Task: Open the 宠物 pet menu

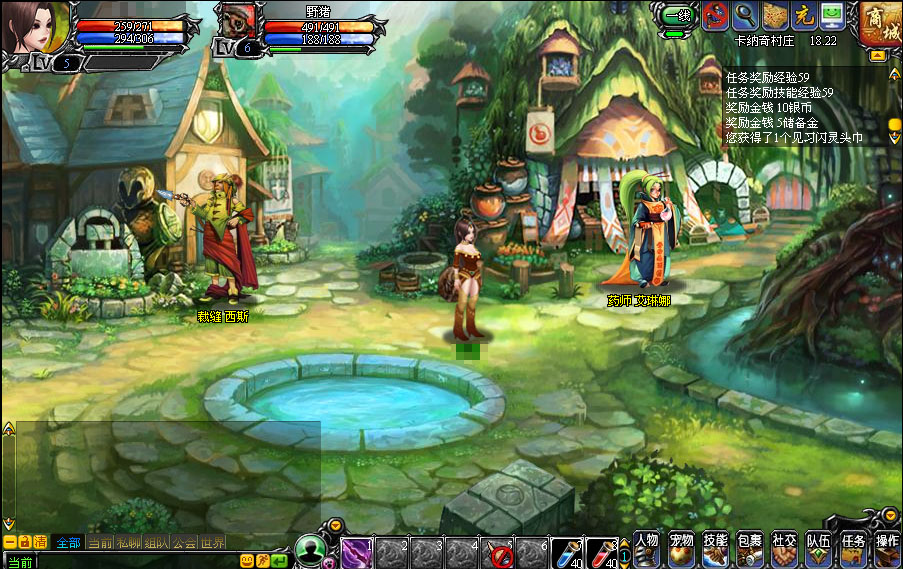Action: tap(682, 548)
